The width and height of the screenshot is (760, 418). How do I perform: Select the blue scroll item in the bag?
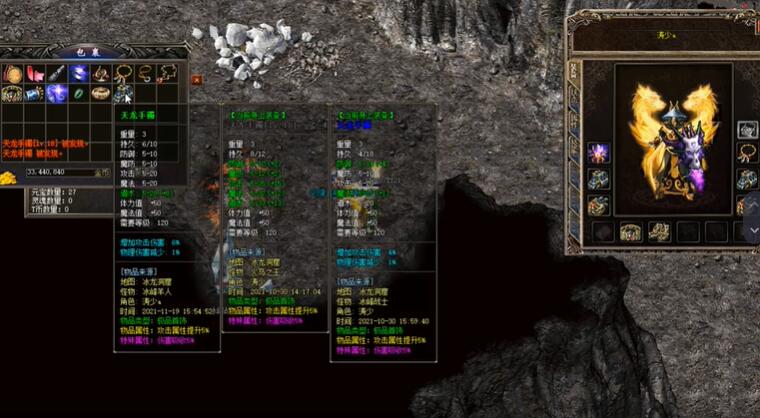[34, 93]
